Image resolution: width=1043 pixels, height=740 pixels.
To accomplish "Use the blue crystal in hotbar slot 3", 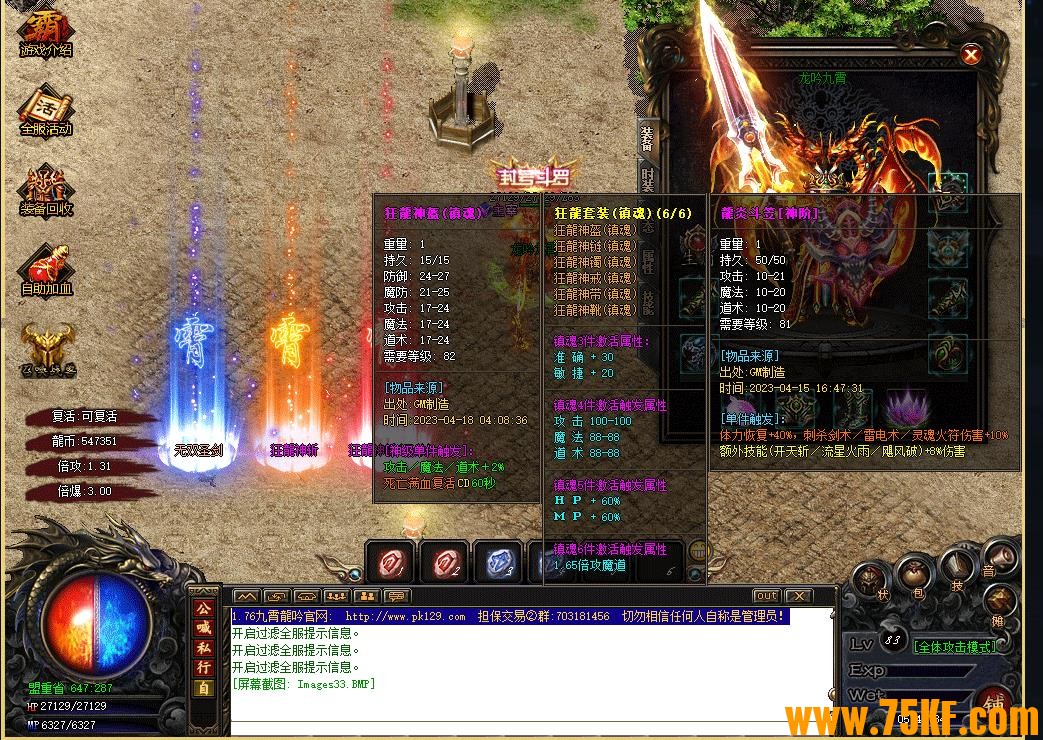I will pos(498,565).
